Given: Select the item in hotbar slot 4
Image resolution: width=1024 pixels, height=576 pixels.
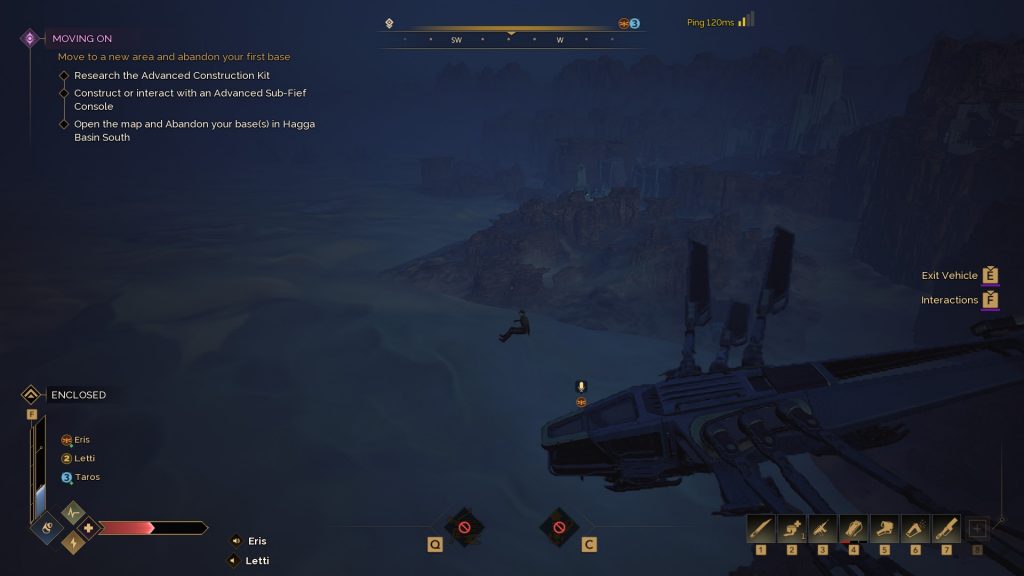Looking at the screenshot, I should click(854, 528).
